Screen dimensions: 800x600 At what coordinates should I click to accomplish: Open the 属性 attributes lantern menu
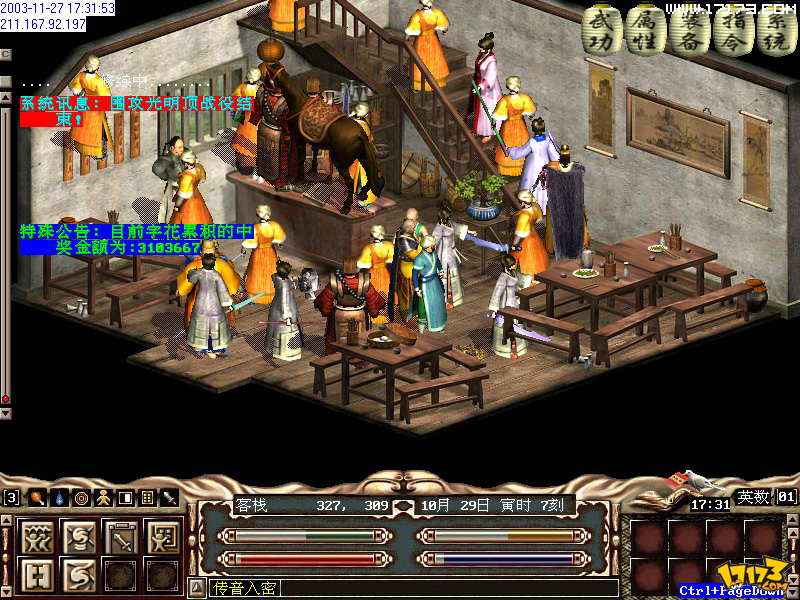(645, 30)
